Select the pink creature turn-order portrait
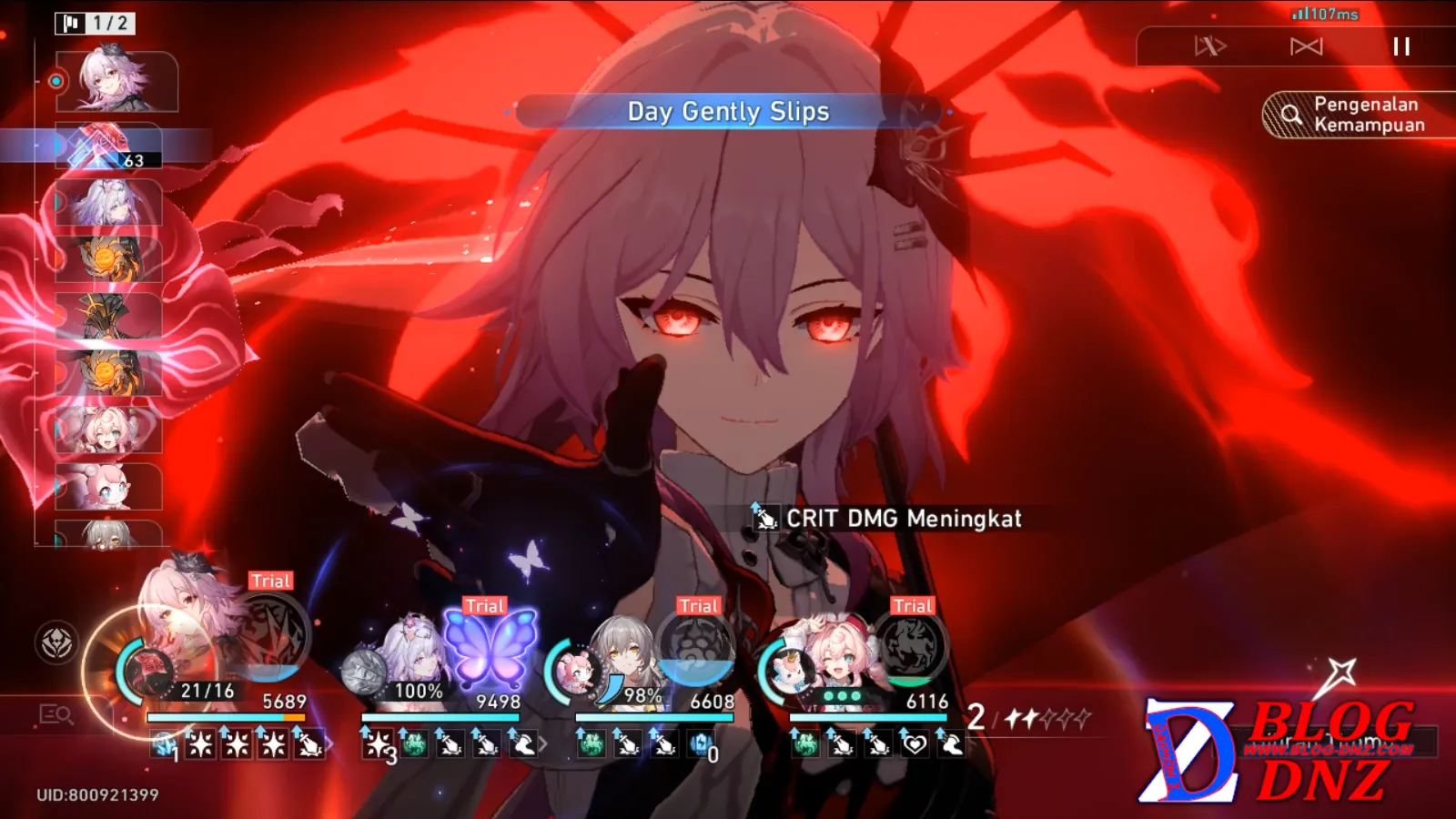This screenshot has height=819, width=1456. point(108,487)
